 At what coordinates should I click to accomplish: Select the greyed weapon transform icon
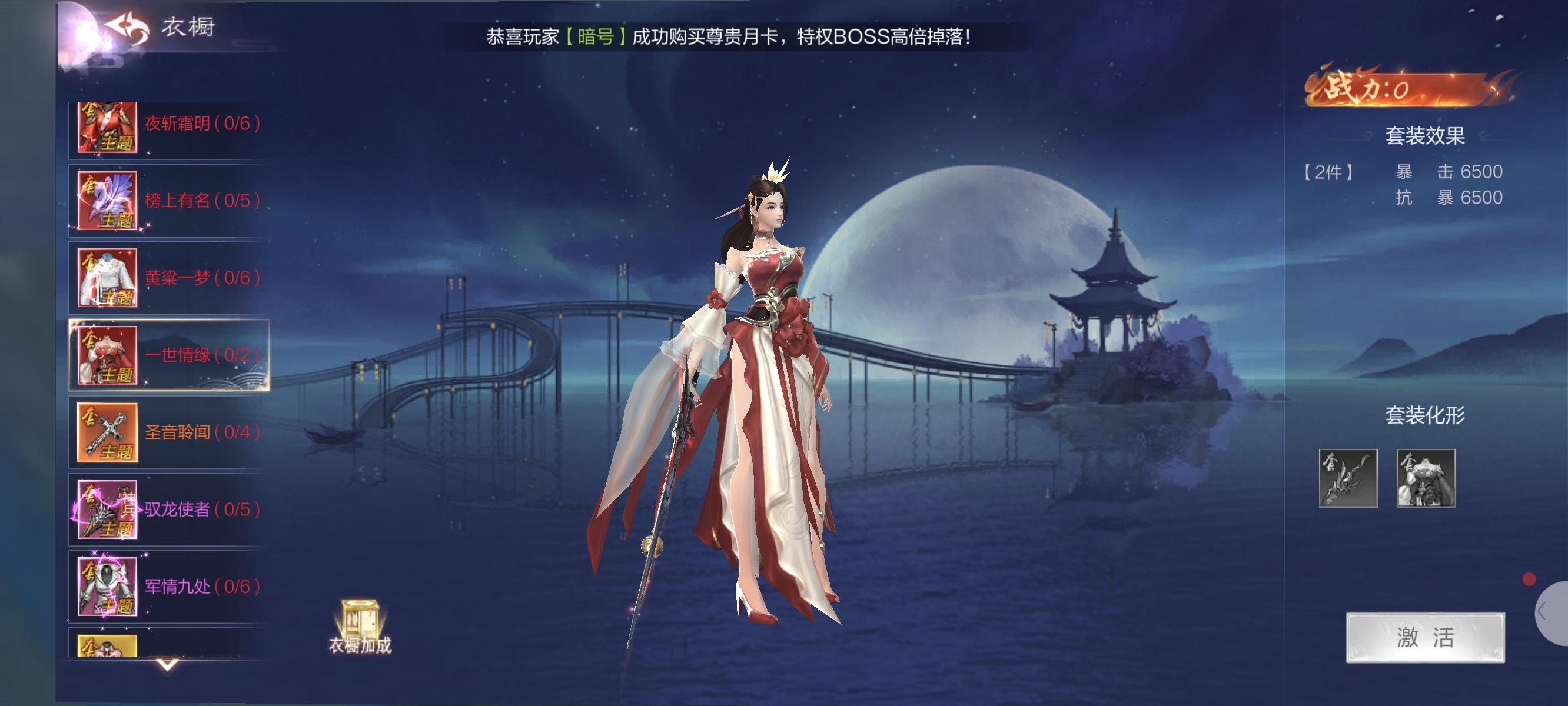coord(1348,478)
